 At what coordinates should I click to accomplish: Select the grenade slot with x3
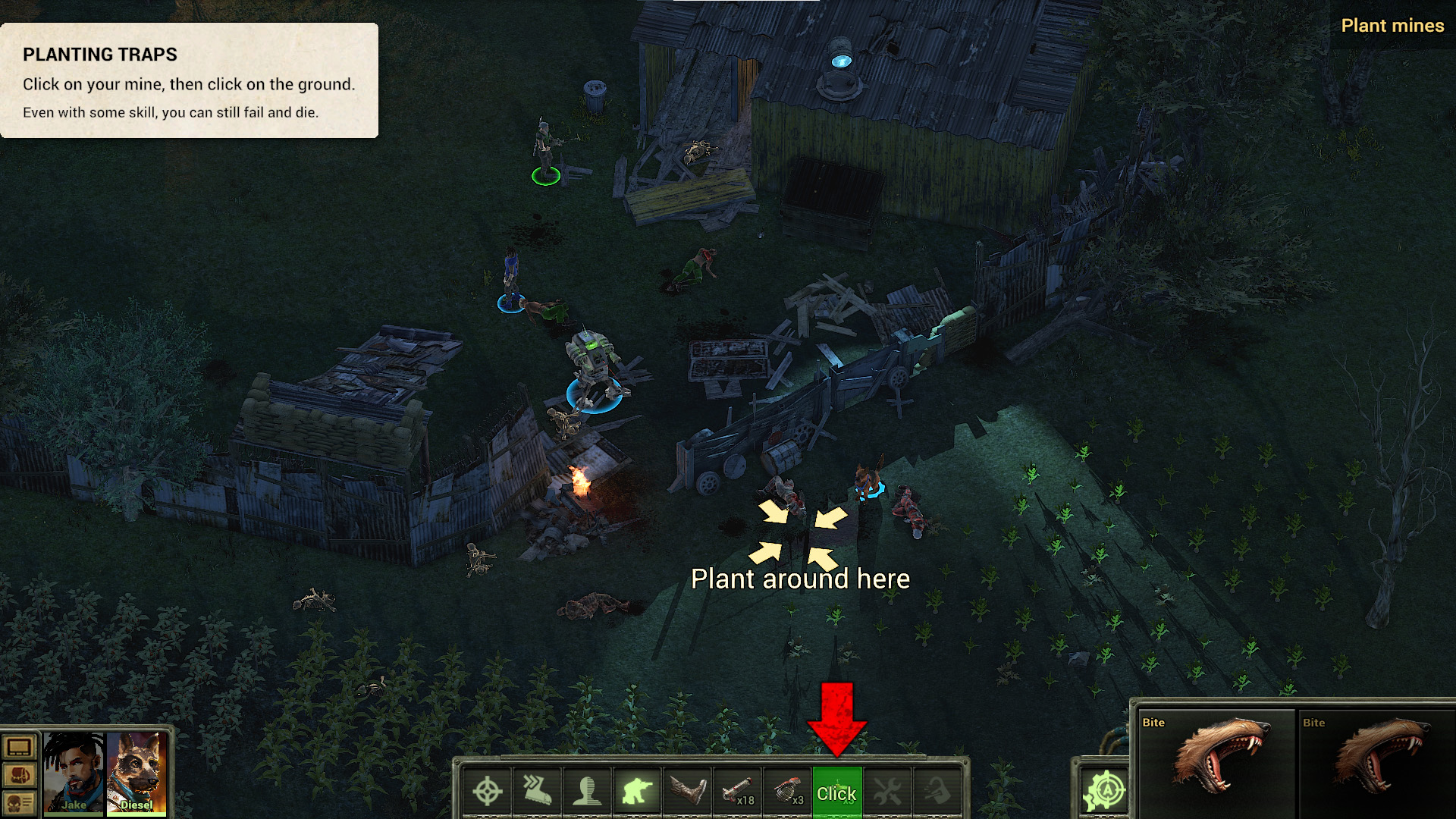point(787,792)
